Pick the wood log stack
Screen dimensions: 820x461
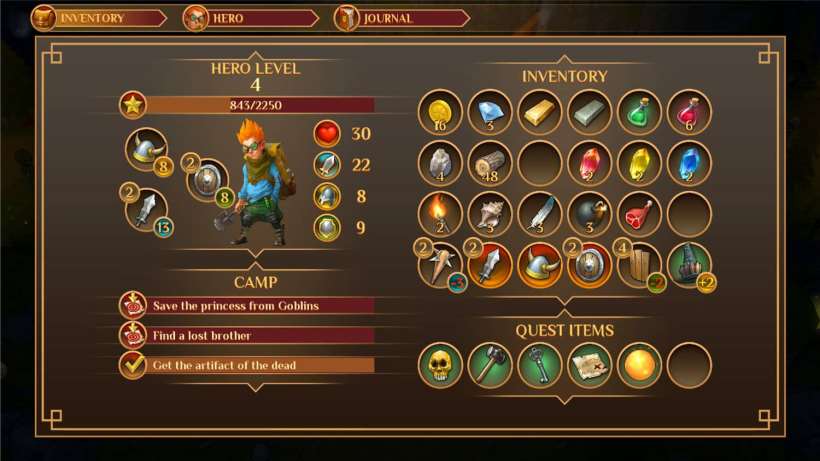click(490, 163)
